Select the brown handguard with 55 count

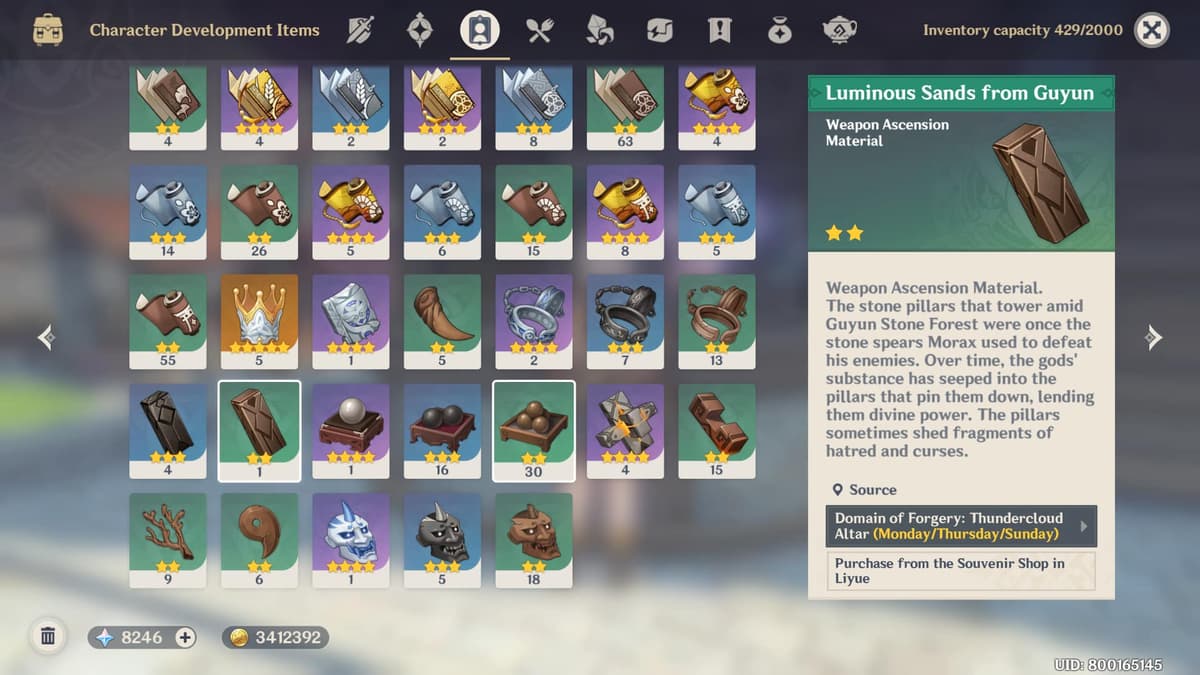point(168,320)
